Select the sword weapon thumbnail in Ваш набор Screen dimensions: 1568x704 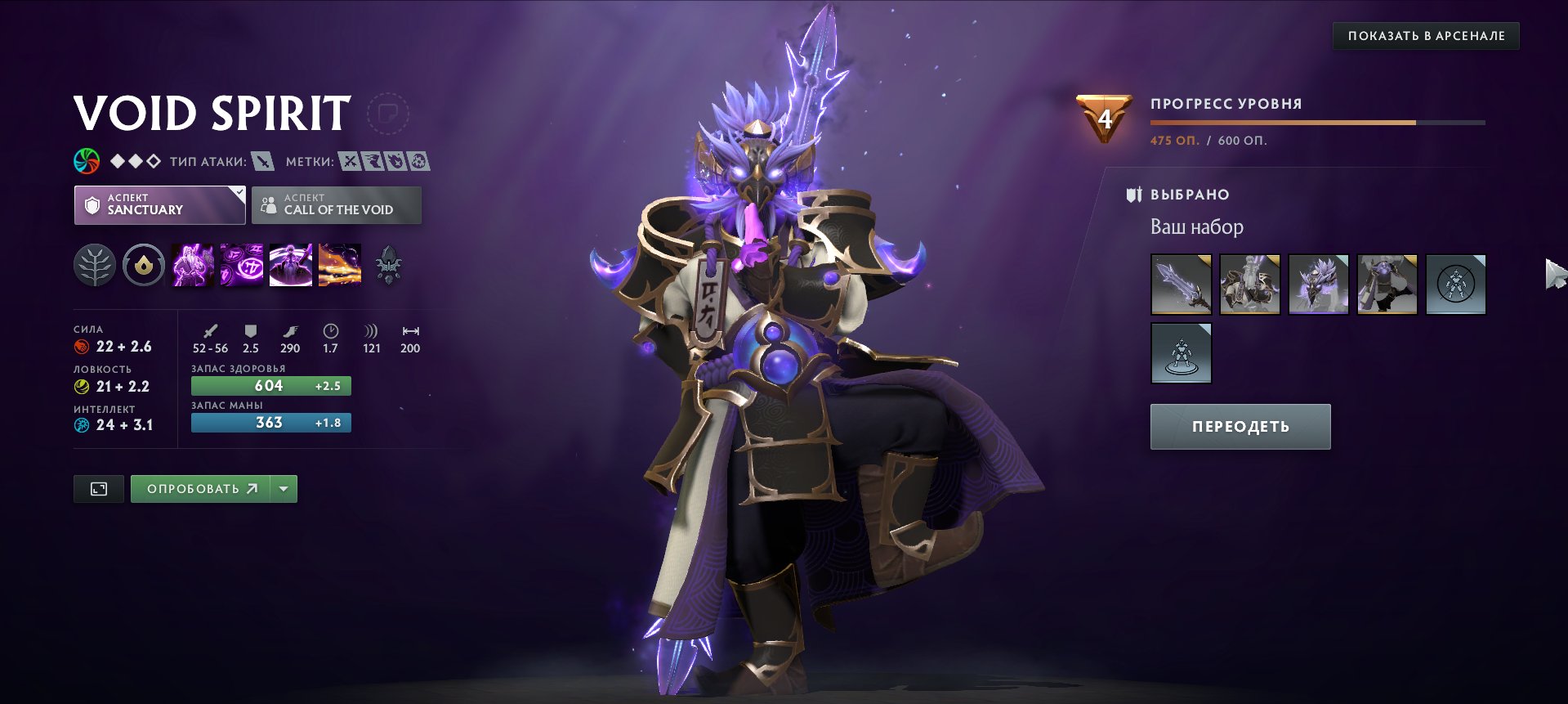point(1181,284)
